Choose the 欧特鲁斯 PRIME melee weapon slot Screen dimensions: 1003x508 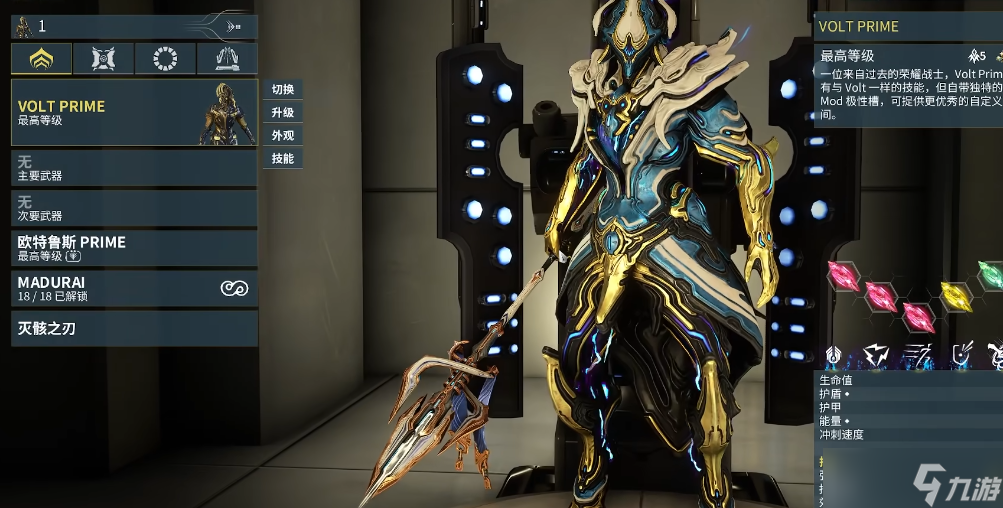[134, 249]
